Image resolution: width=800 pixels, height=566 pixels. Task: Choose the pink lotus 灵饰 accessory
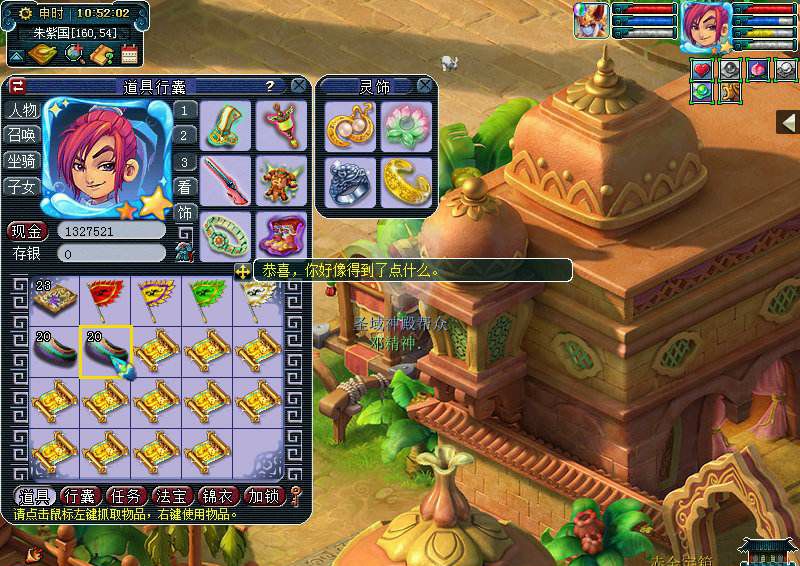(x=407, y=125)
